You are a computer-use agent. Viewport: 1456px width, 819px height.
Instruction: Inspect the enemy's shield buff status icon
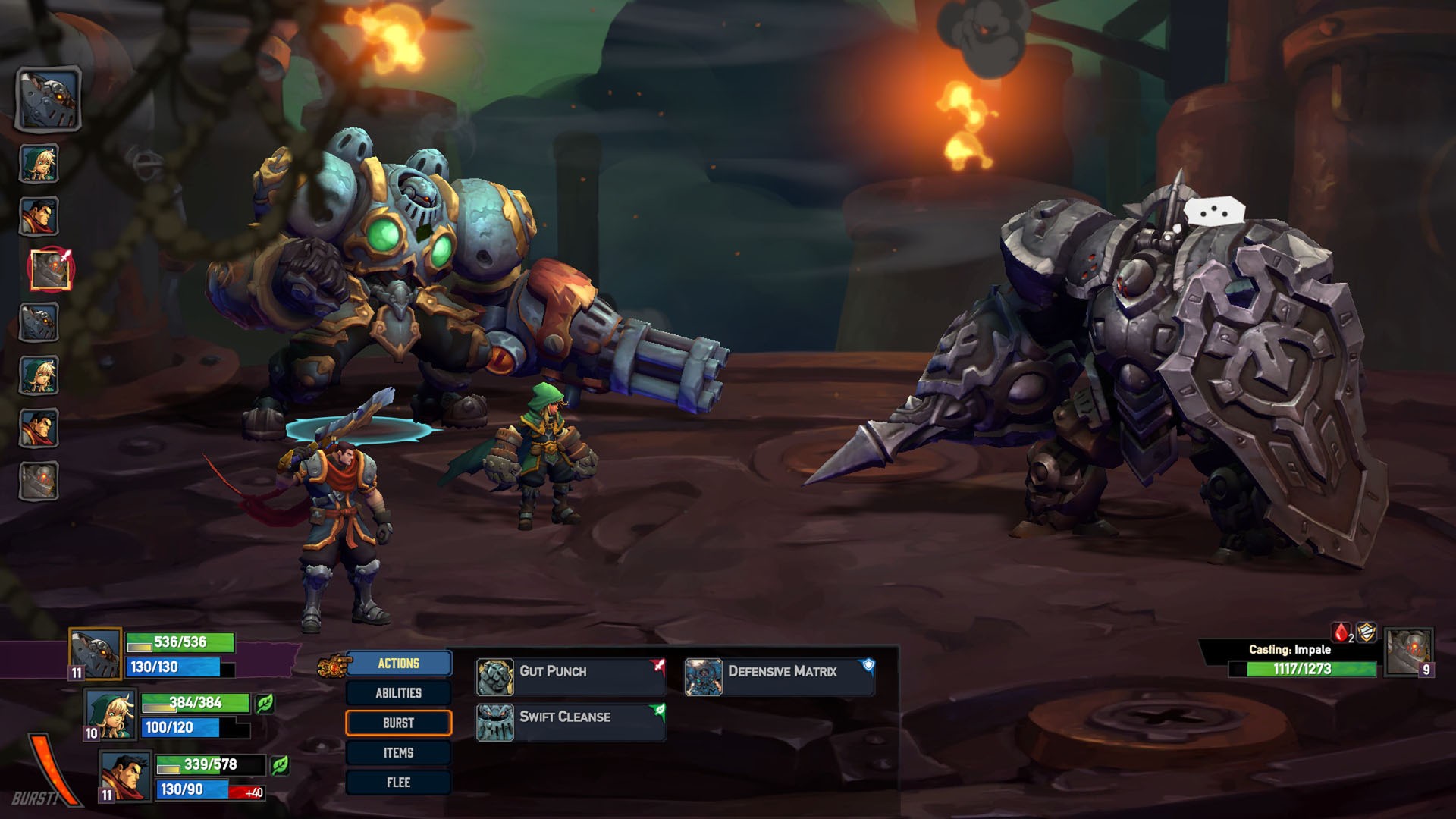point(1367,632)
